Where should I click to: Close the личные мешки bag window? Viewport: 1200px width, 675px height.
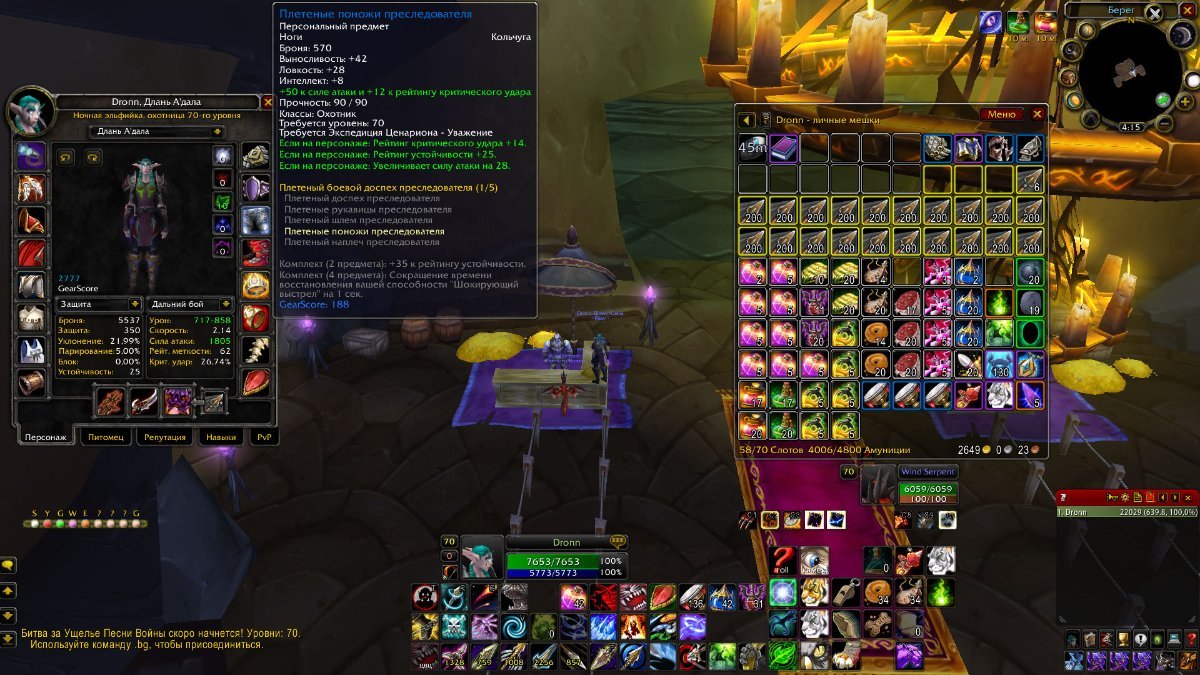click(x=1037, y=114)
